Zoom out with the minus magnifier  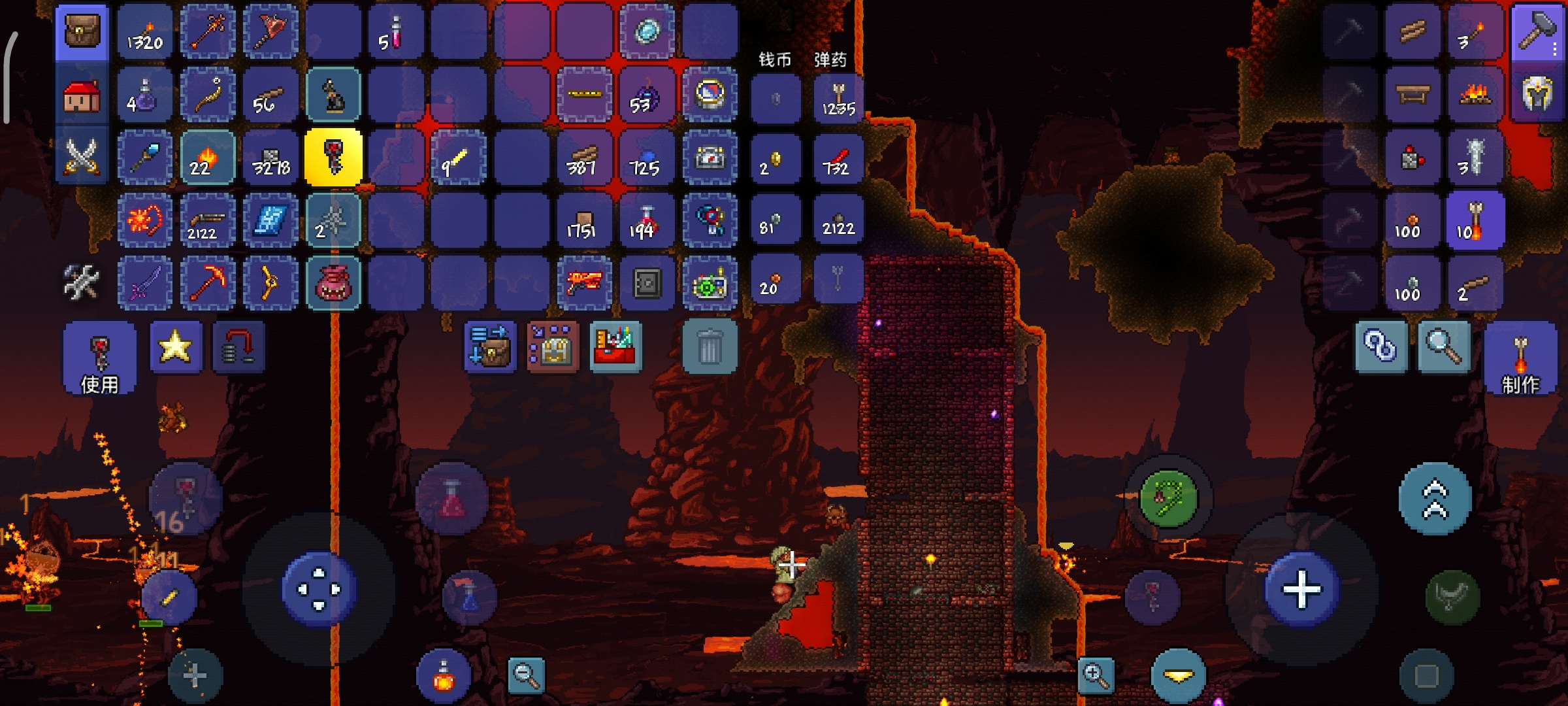coord(526,675)
